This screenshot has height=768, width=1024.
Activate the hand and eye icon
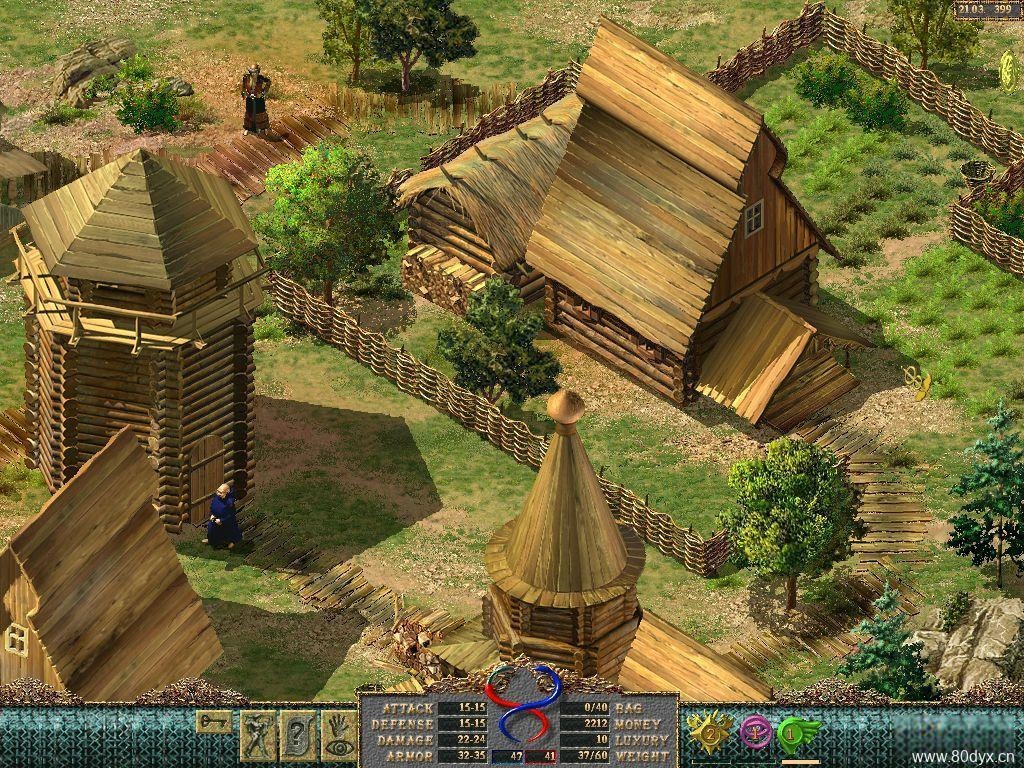338,735
